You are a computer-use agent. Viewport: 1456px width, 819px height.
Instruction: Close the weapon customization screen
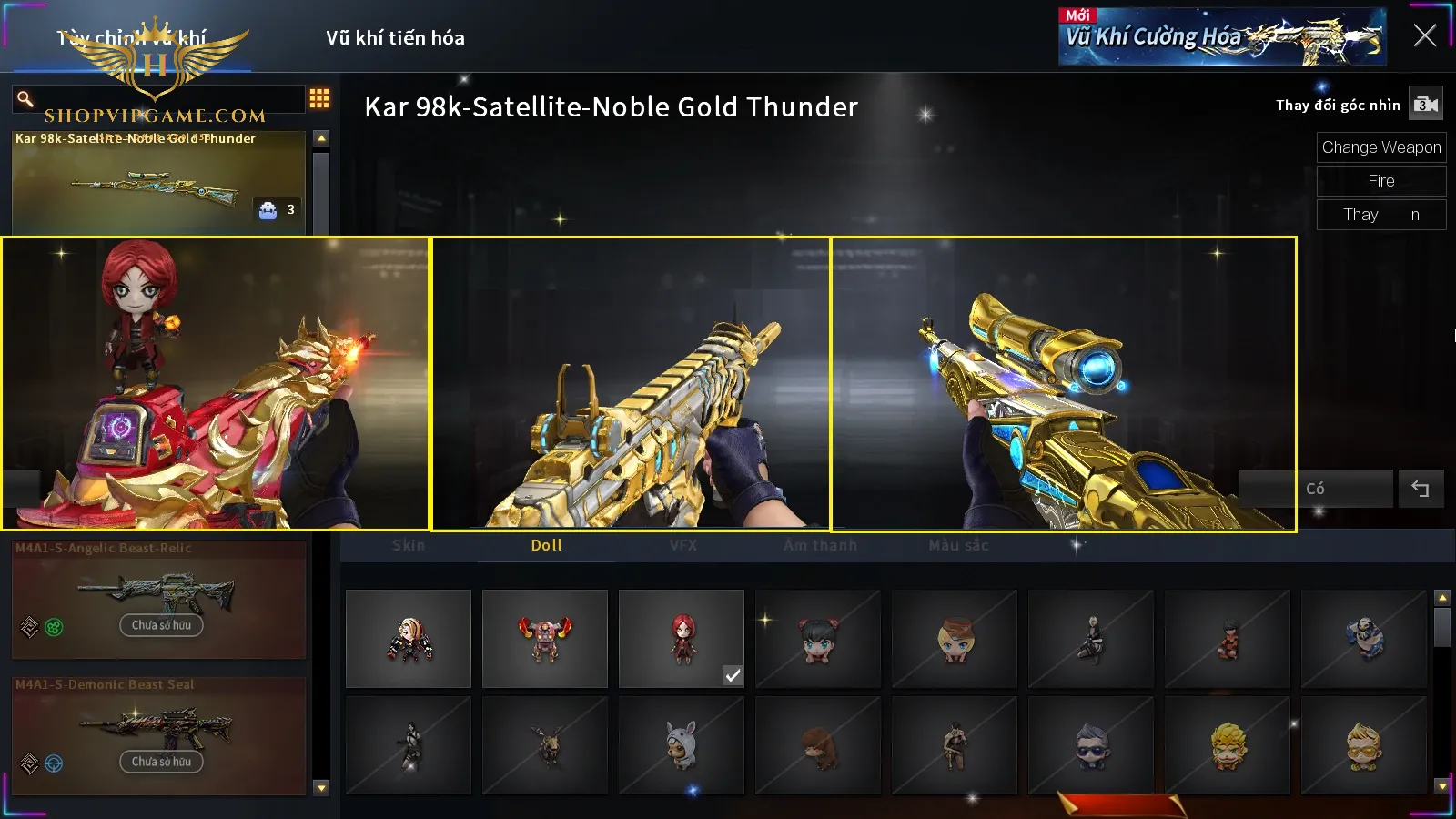click(1424, 35)
